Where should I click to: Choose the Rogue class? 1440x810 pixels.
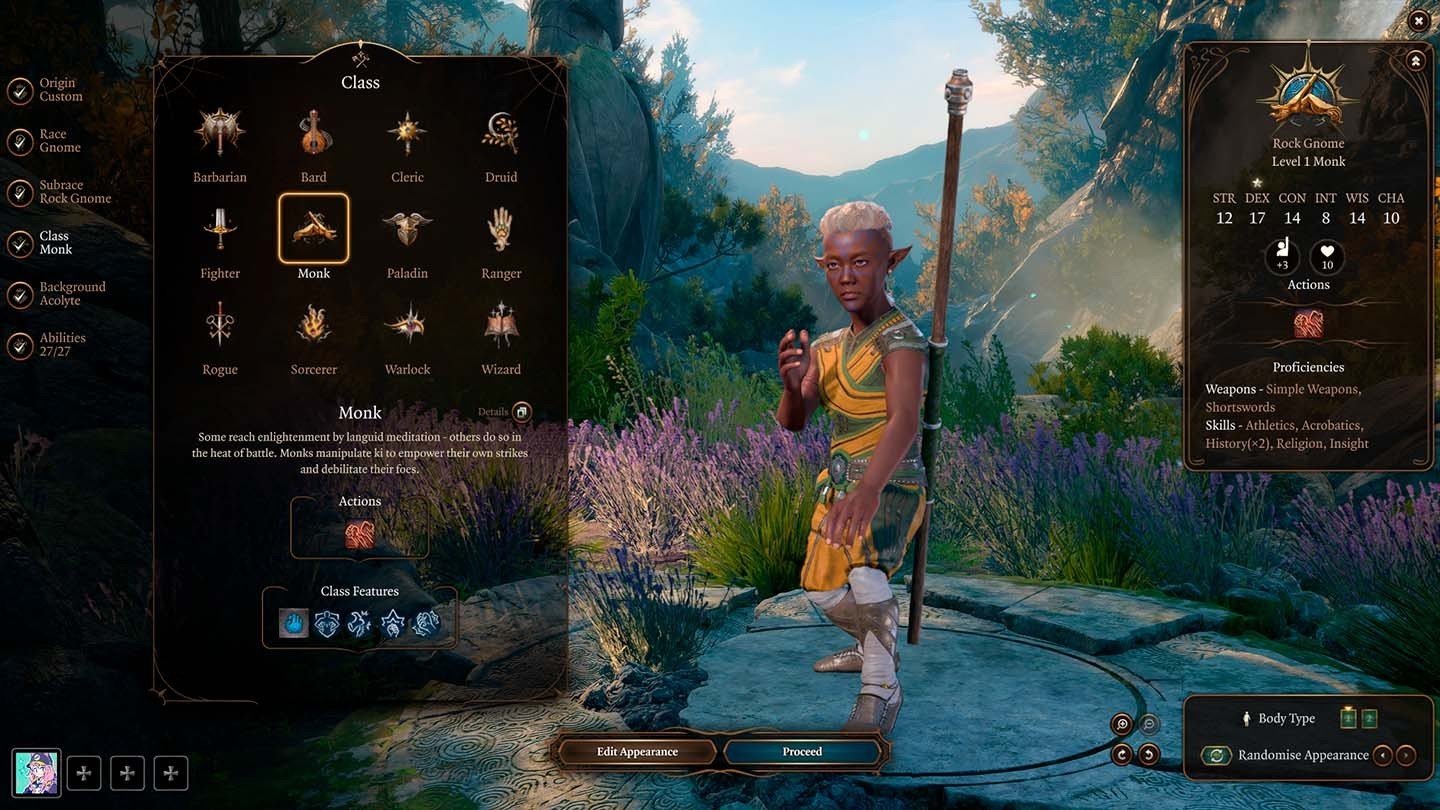[x=220, y=326]
